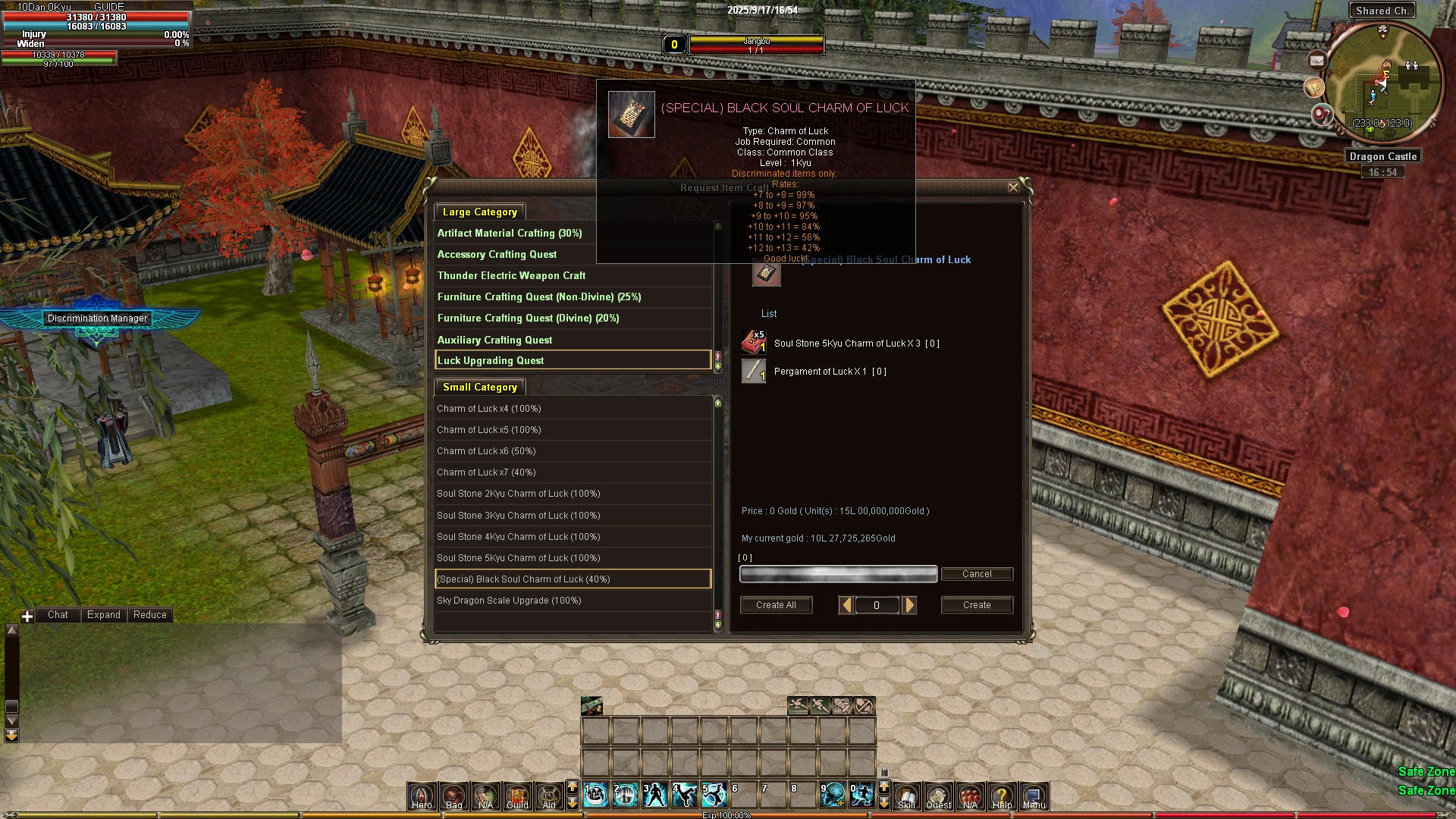
Task: Select Charm of Luck x6 (50%) recipe
Action: click(x=486, y=451)
